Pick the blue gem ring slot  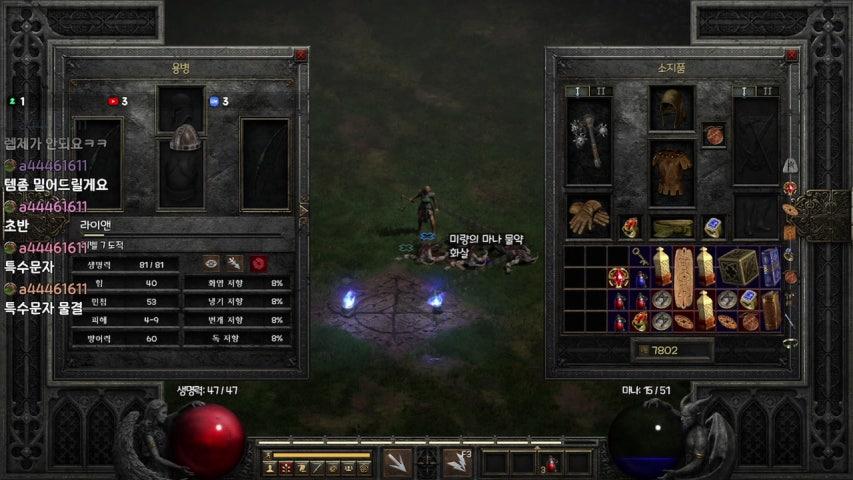pyautogui.click(x=713, y=228)
